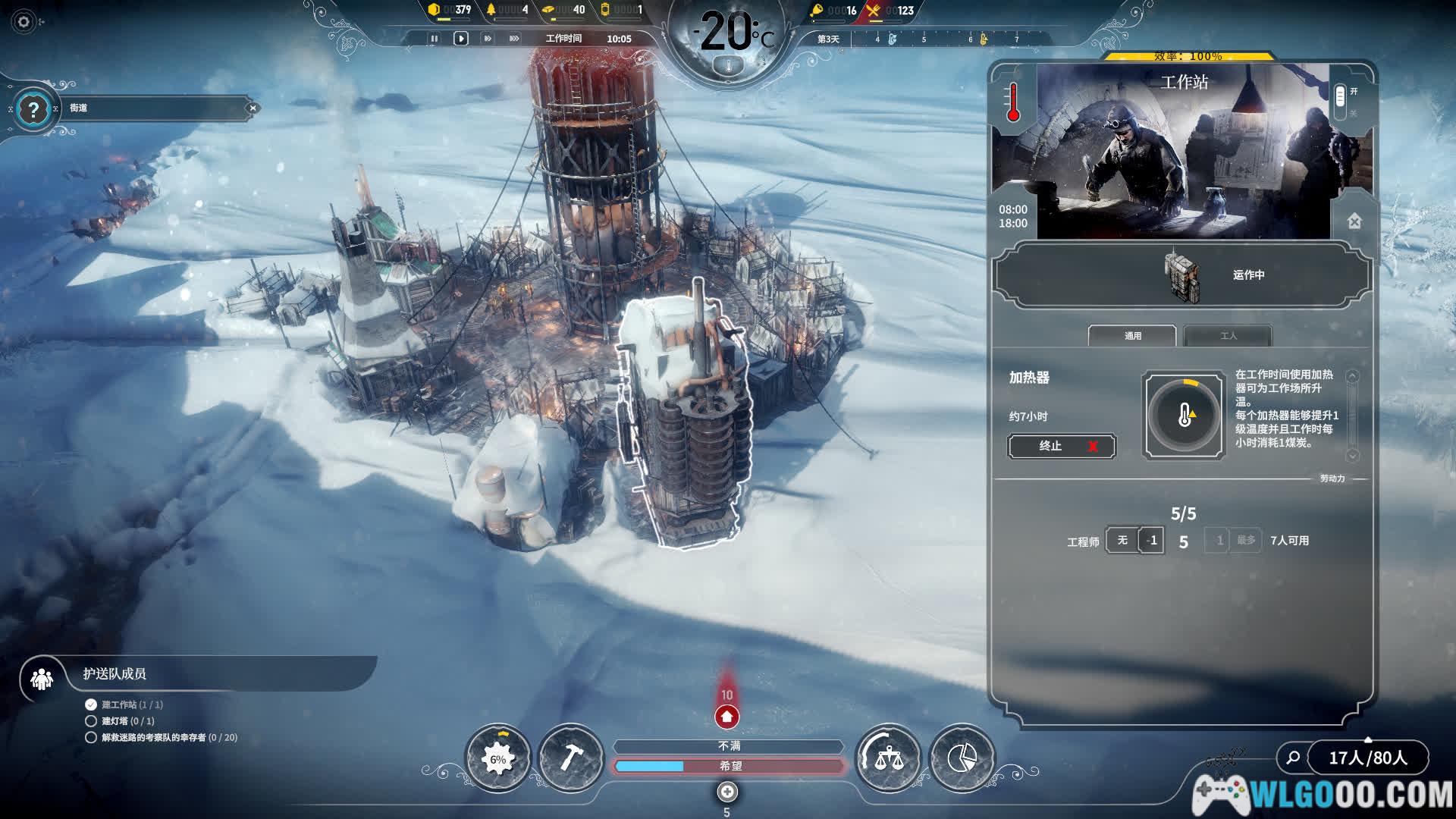Set game speed to normal play

click(460, 39)
